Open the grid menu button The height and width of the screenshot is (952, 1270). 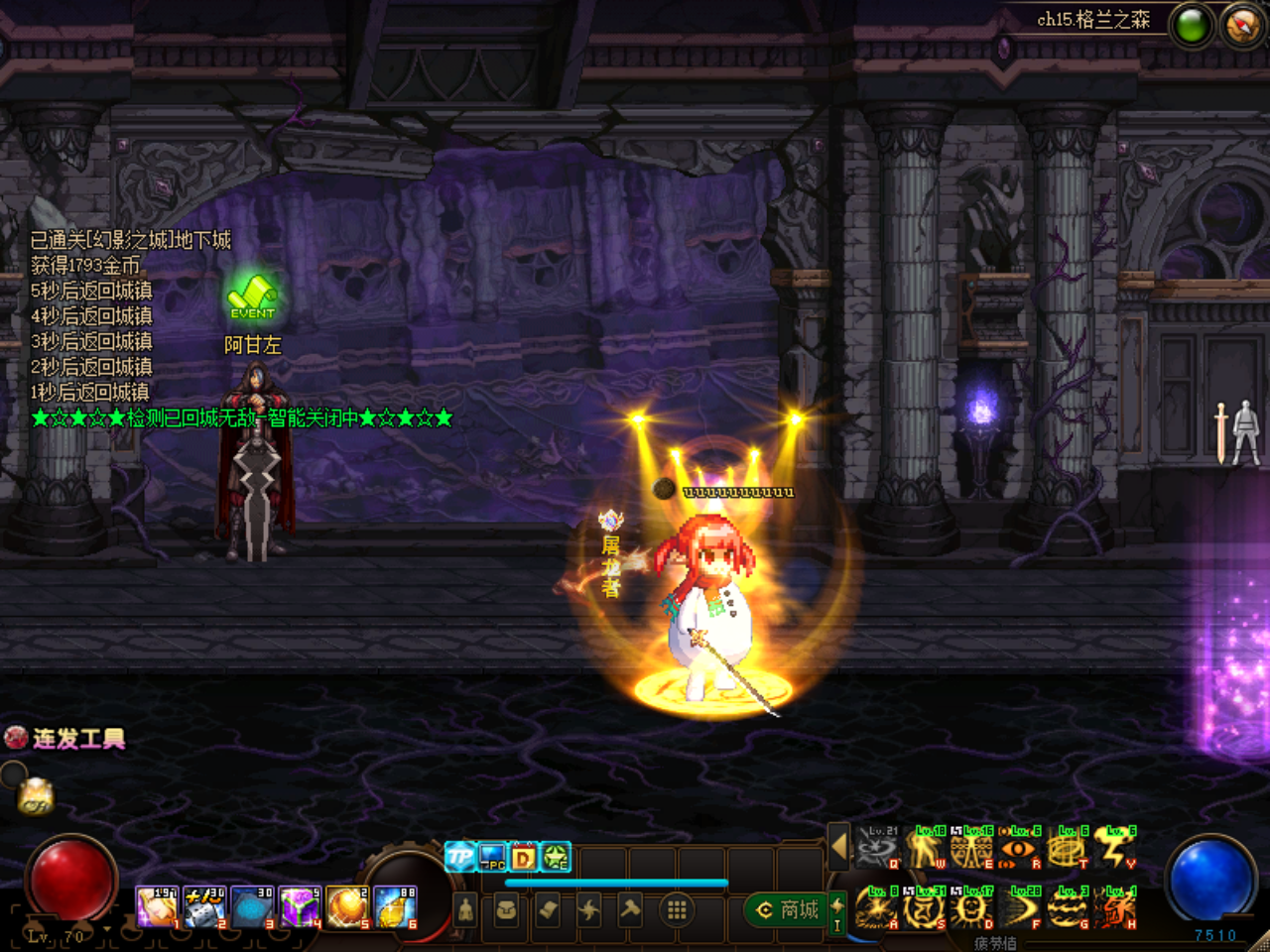677,909
